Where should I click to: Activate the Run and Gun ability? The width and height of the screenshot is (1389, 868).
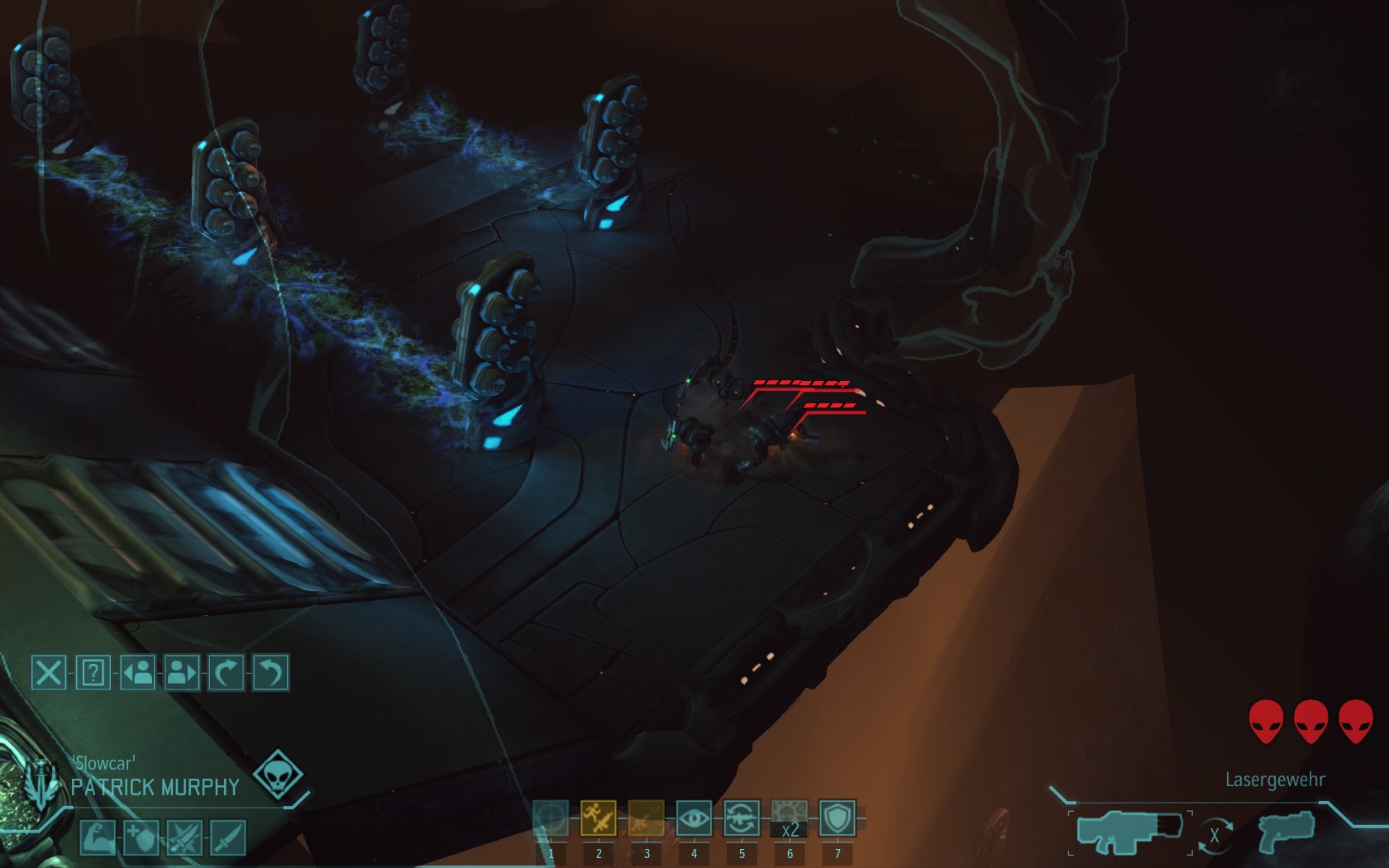(x=599, y=818)
